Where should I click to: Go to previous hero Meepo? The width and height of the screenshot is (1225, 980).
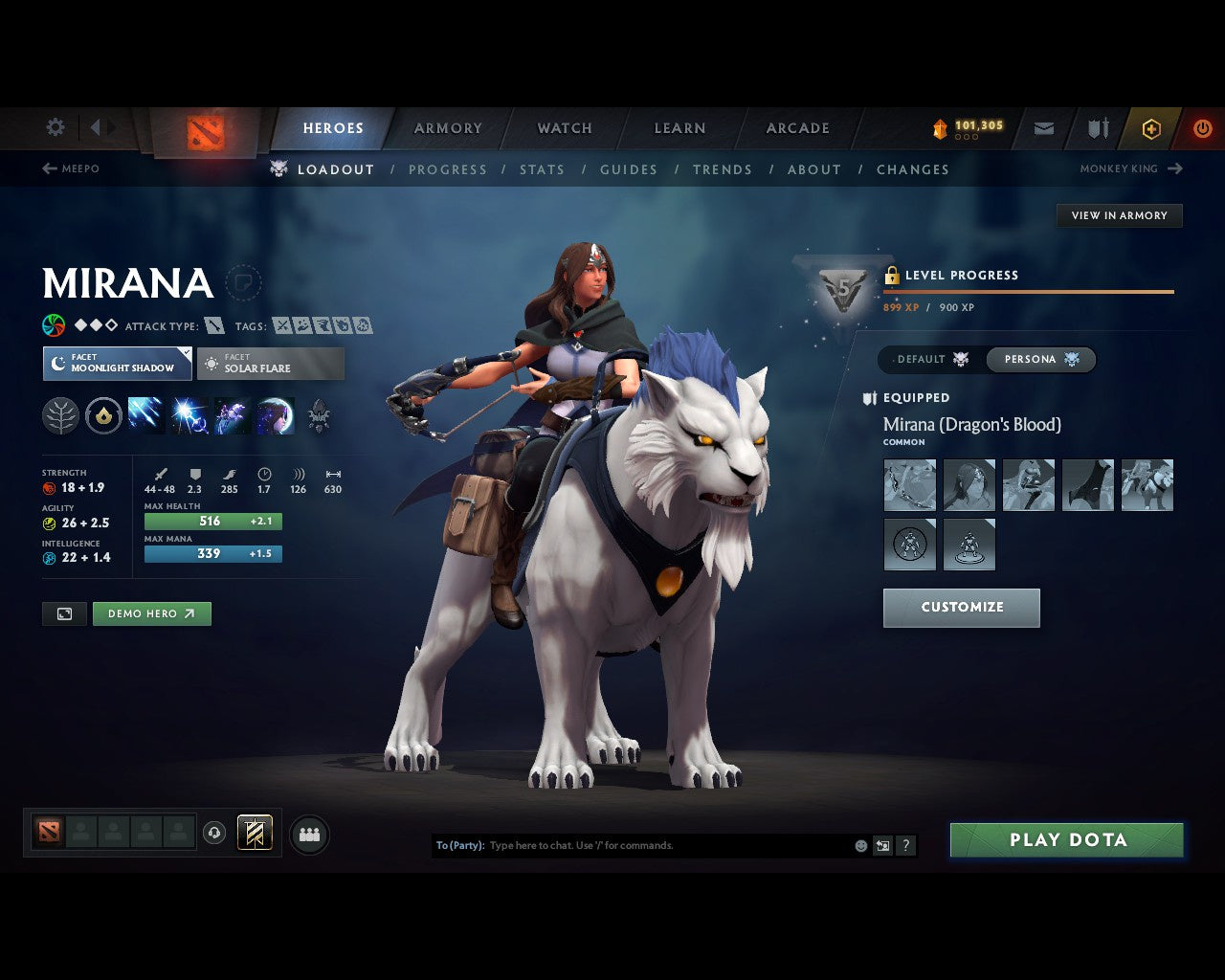click(x=71, y=168)
